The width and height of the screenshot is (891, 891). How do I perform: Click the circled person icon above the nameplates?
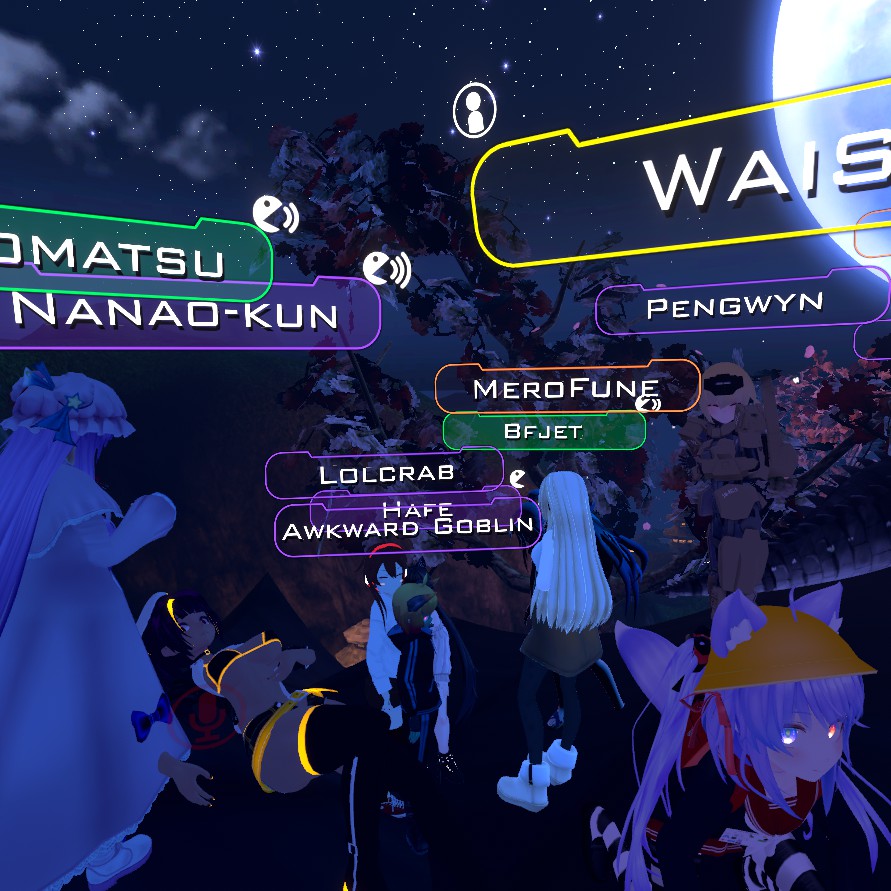(474, 110)
